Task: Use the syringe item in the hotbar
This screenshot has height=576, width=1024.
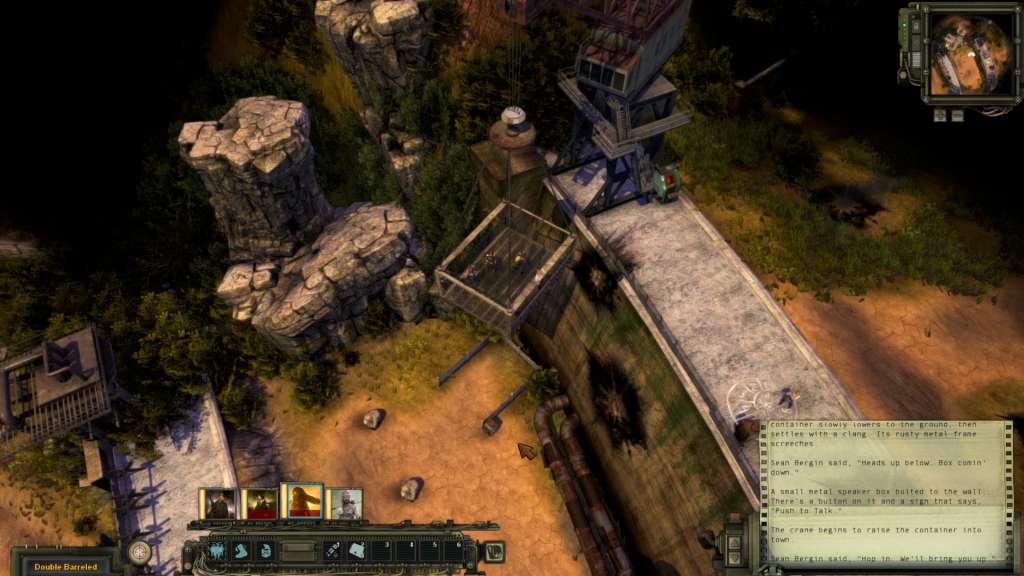Action: (x=331, y=551)
